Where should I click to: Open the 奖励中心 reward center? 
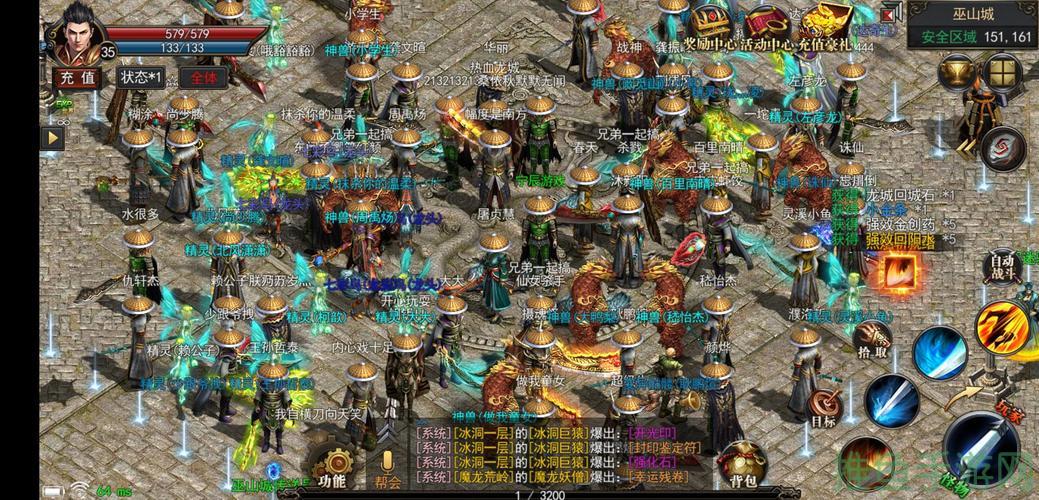click(x=711, y=24)
